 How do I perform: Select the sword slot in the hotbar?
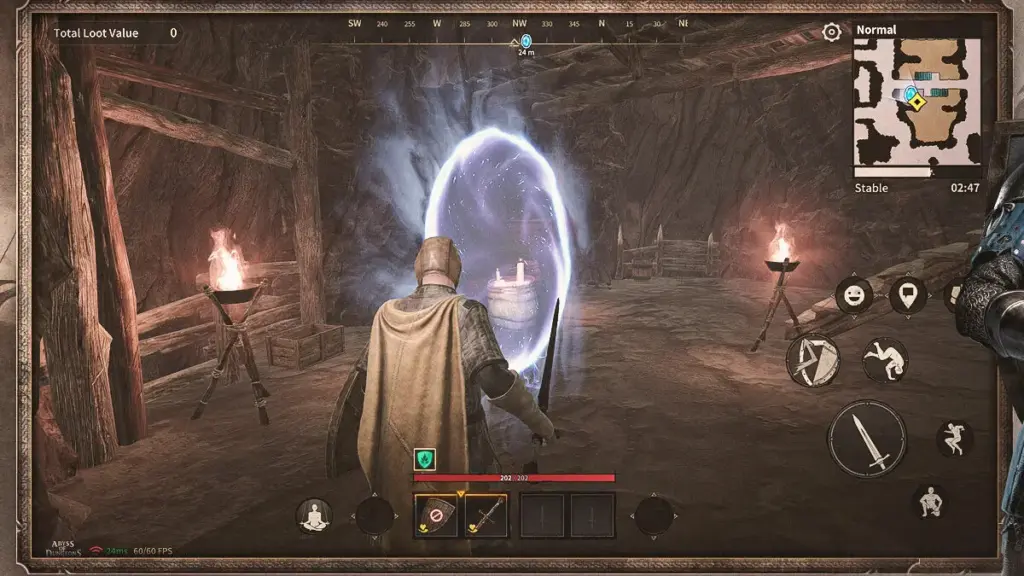point(486,516)
